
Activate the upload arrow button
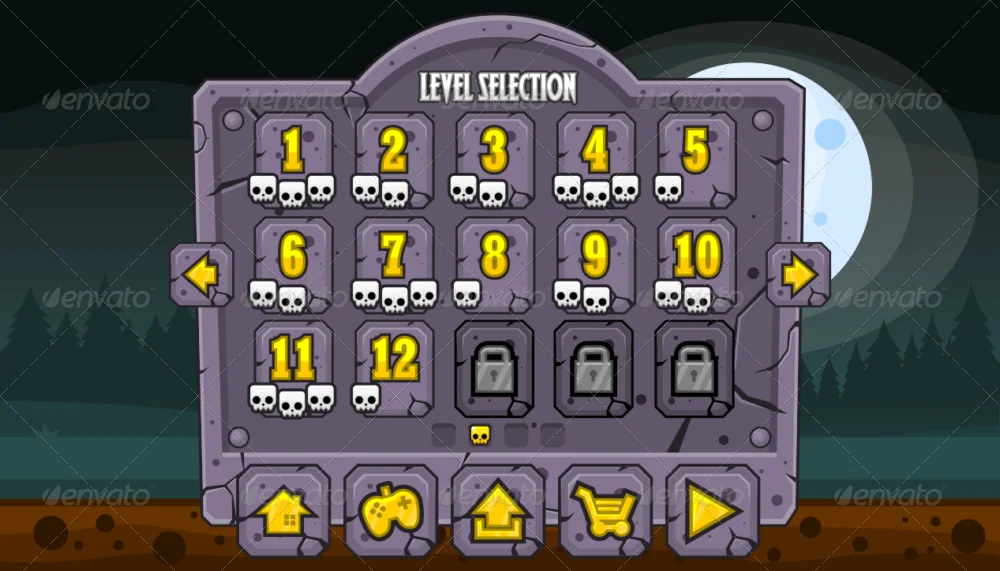pos(498,511)
